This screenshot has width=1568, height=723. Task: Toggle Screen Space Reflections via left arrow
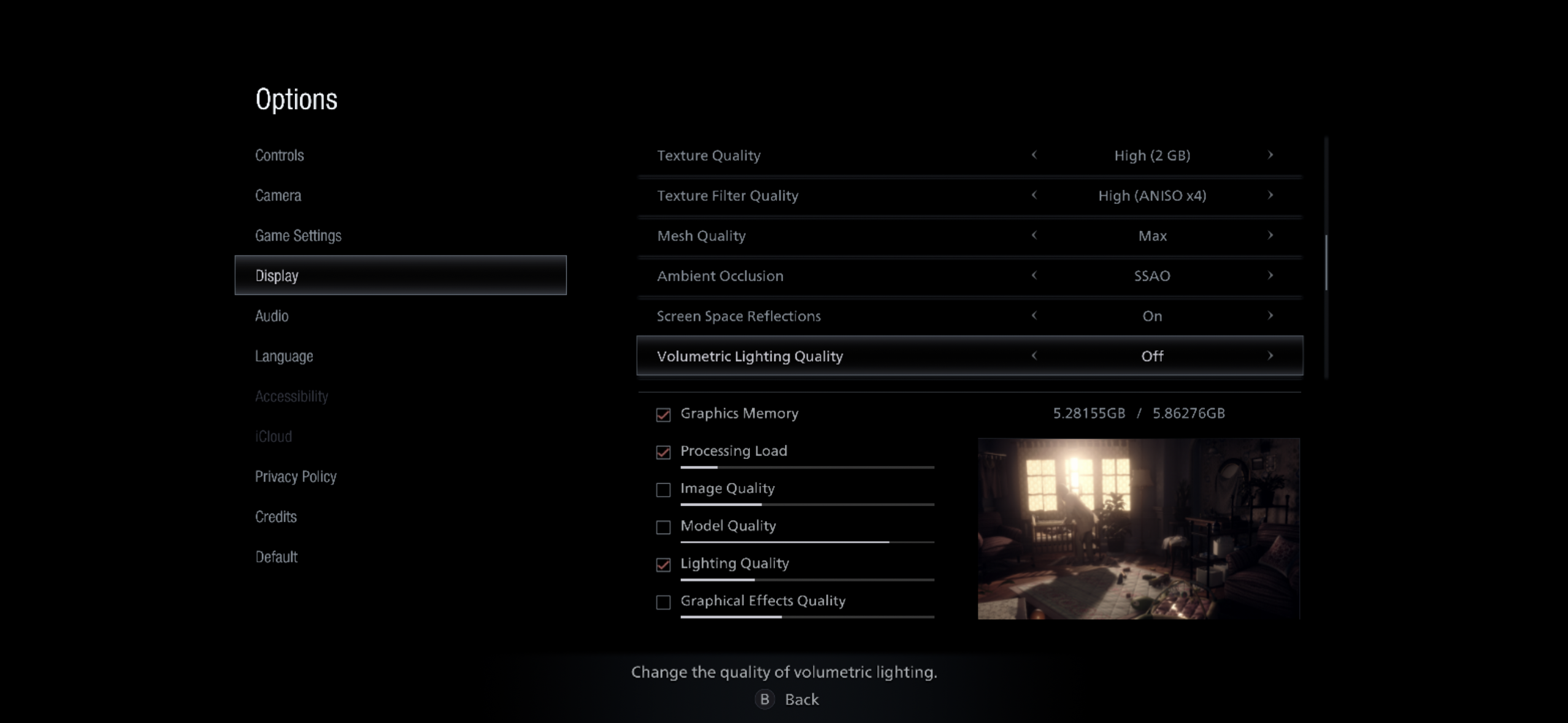(x=1034, y=316)
